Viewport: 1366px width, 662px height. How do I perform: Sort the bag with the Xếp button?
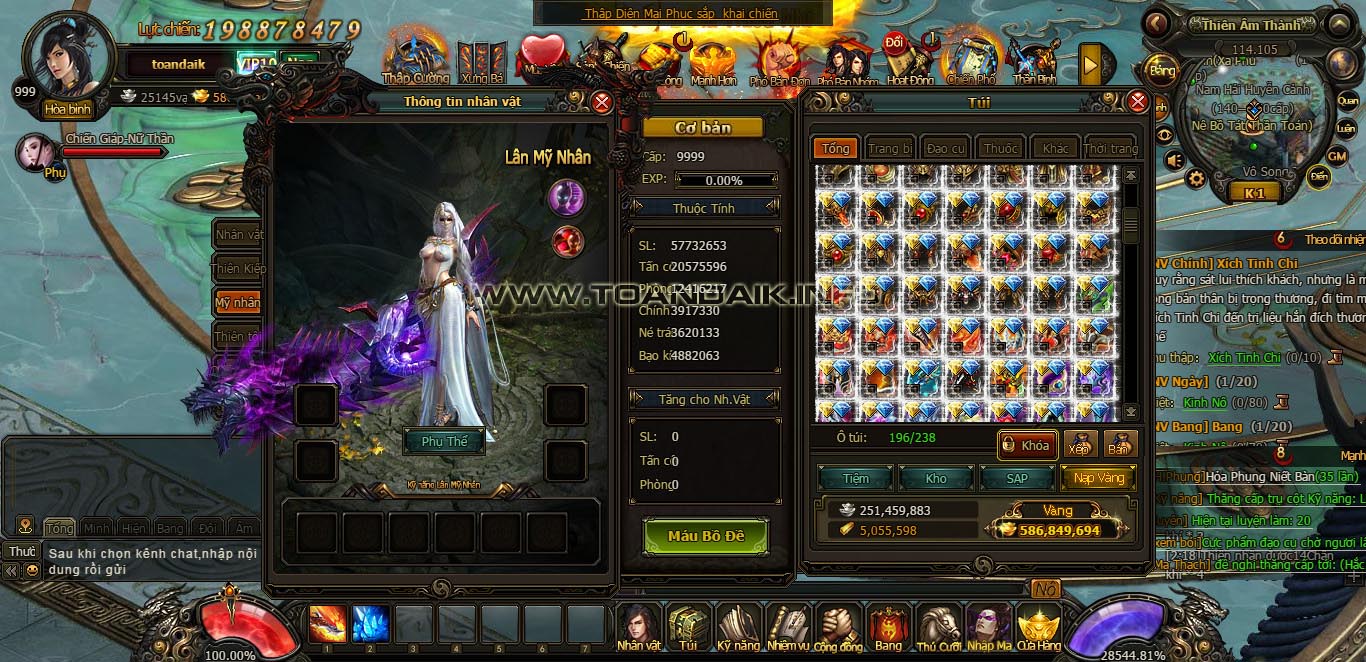1080,445
